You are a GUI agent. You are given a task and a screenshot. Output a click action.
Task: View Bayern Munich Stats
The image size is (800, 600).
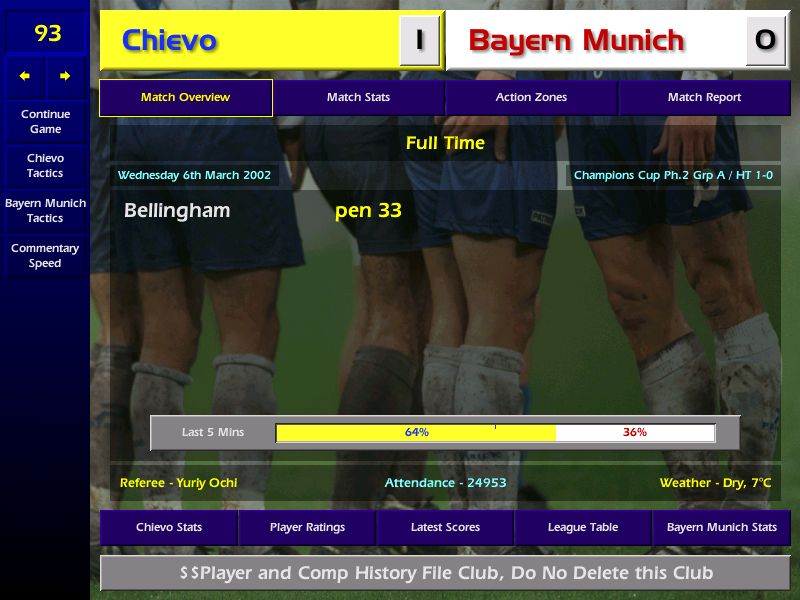(x=721, y=527)
